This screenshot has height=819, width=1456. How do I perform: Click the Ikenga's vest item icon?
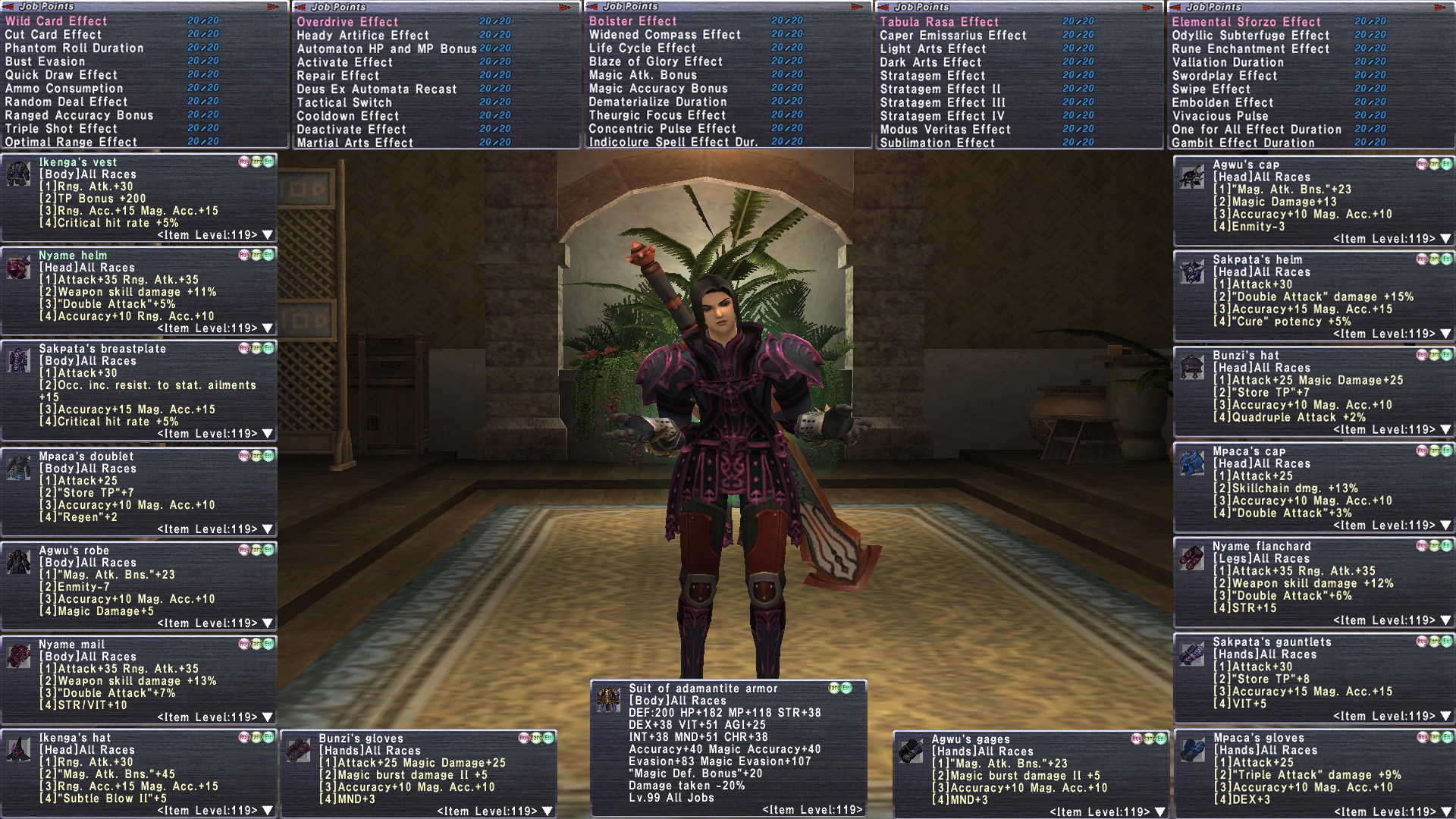(18, 174)
